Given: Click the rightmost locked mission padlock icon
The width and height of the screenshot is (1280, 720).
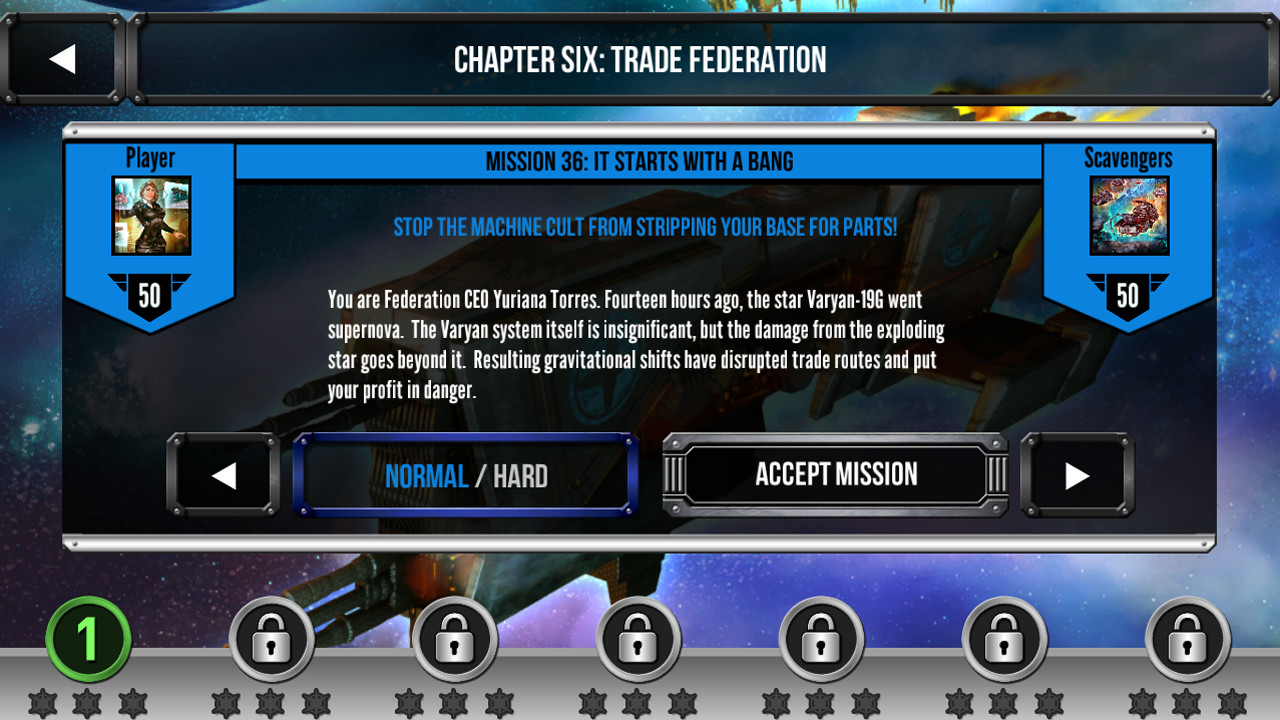Looking at the screenshot, I should 1187,638.
